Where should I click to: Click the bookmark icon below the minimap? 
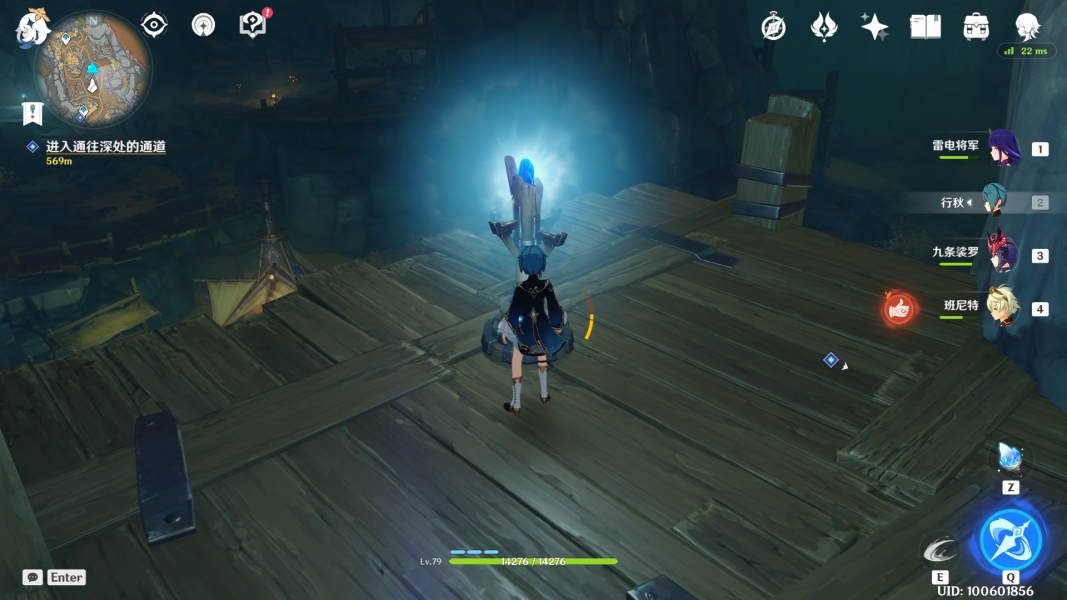32,113
